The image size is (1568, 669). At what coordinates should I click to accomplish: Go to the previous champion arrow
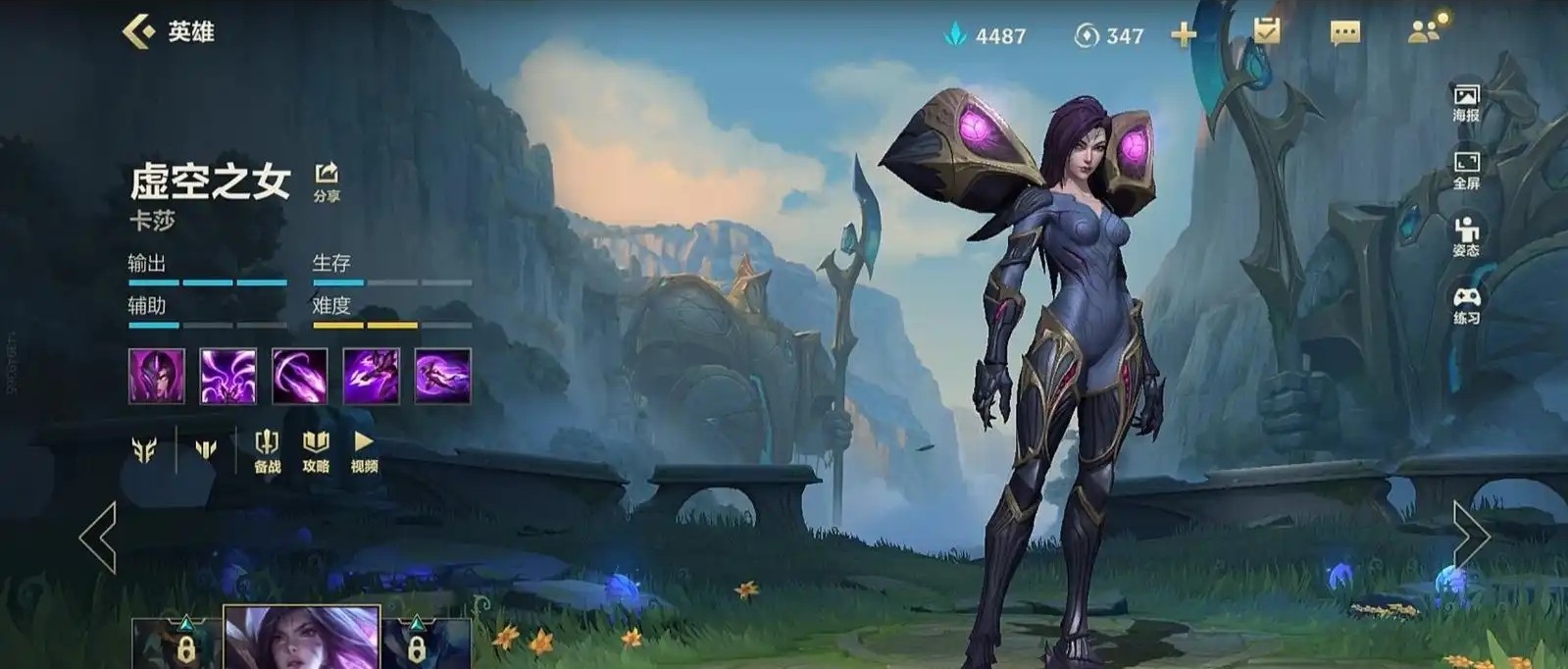[98, 537]
